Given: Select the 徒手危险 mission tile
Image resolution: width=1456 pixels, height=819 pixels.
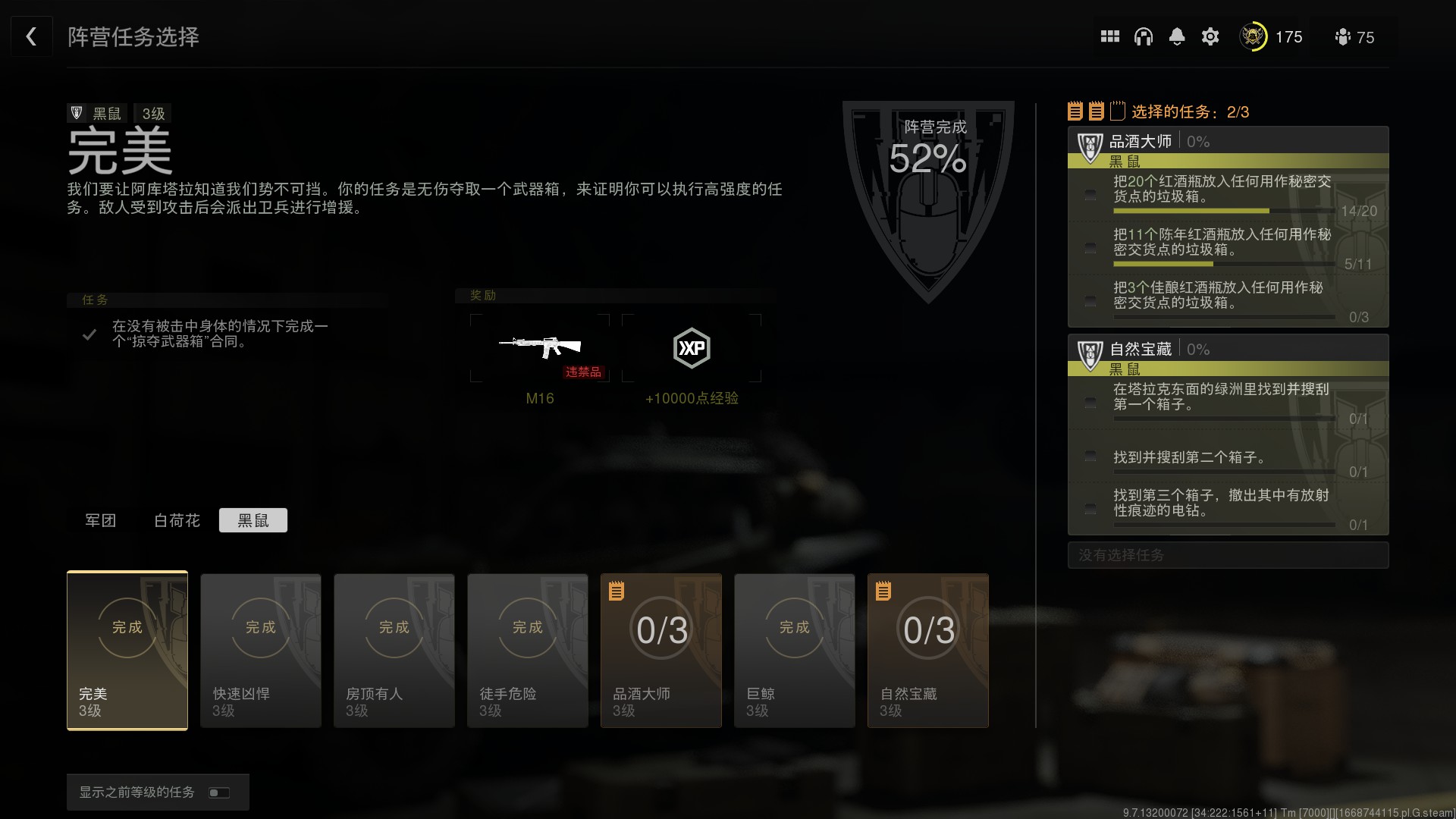Looking at the screenshot, I should (528, 651).
